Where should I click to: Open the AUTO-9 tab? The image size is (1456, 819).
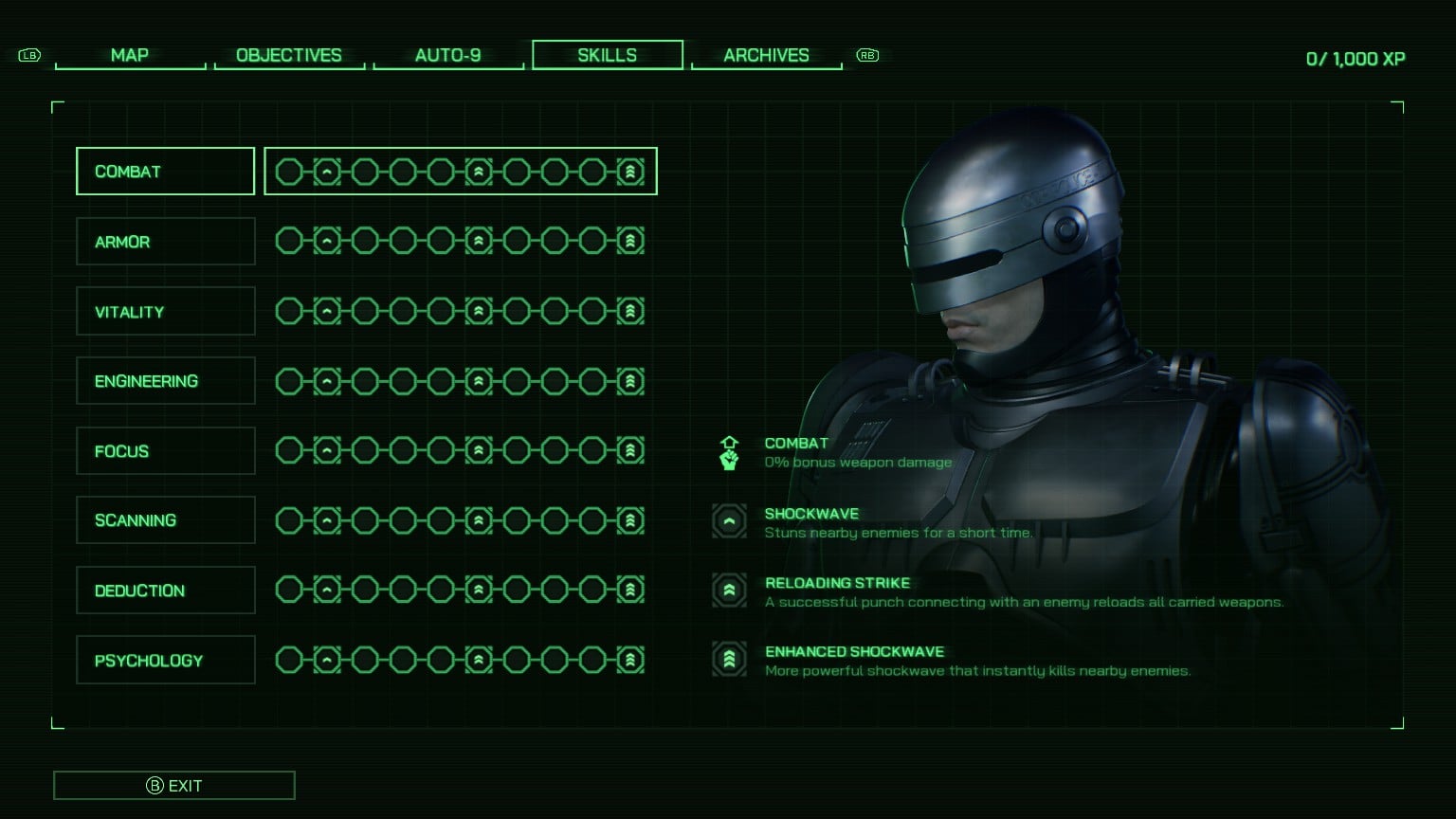pyautogui.click(x=448, y=55)
